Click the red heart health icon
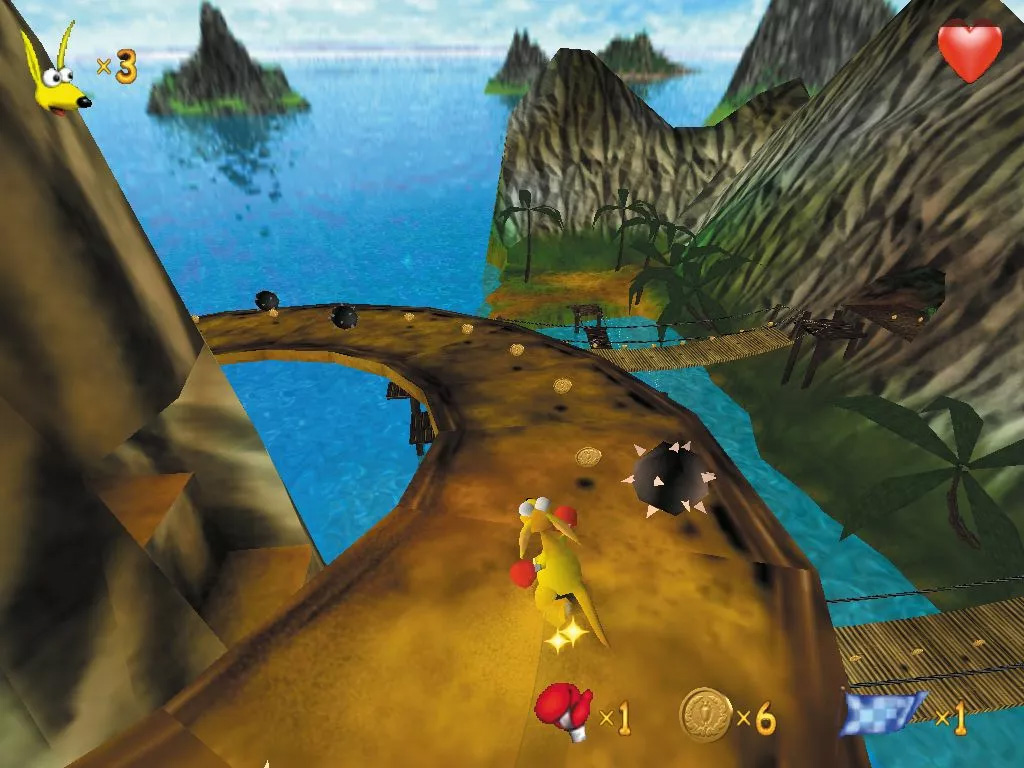 pos(969,50)
